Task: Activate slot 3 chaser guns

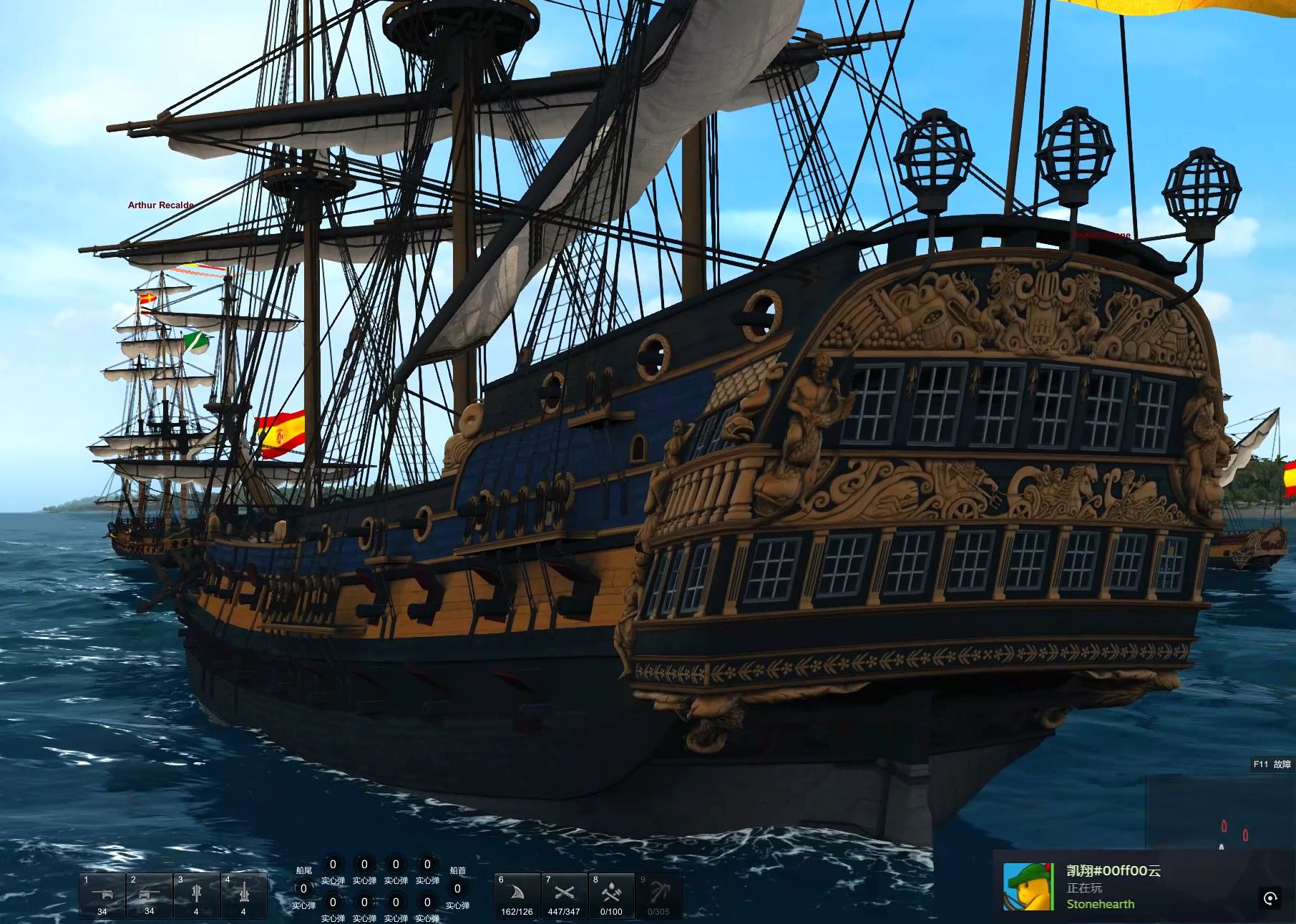Action: (x=196, y=895)
